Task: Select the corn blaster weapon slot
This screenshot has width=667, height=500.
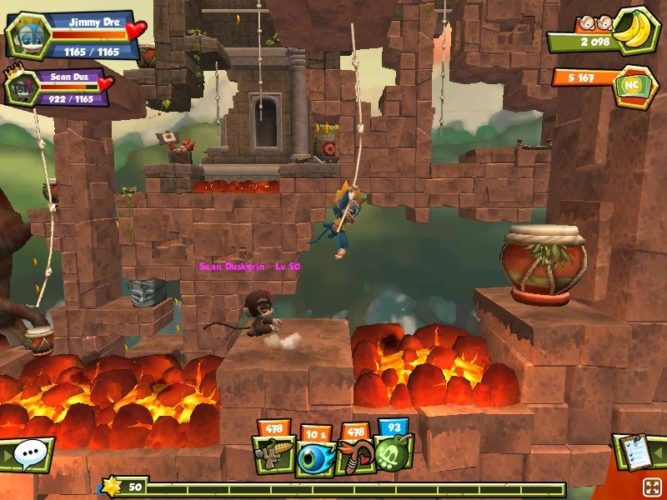Action: [271, 457]
